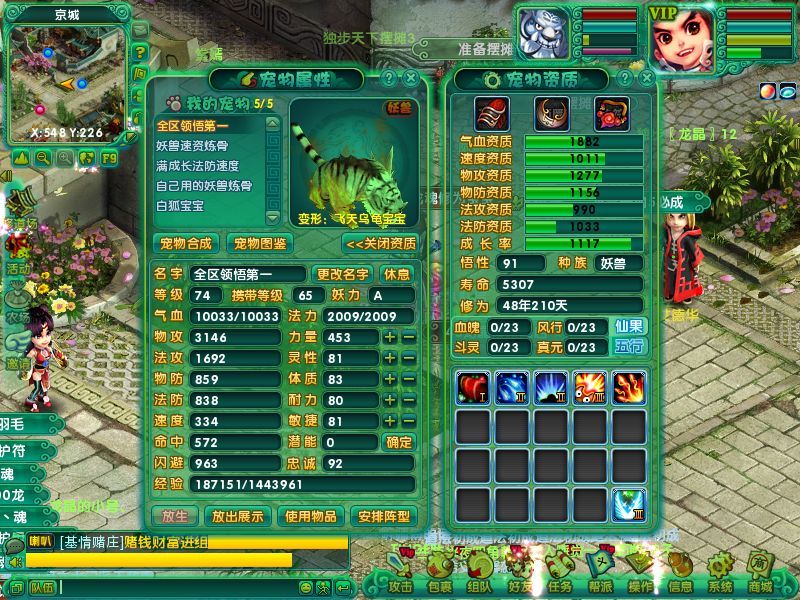
Task: Click 更改名字 to rename the pet
Action: click(343, 274)
